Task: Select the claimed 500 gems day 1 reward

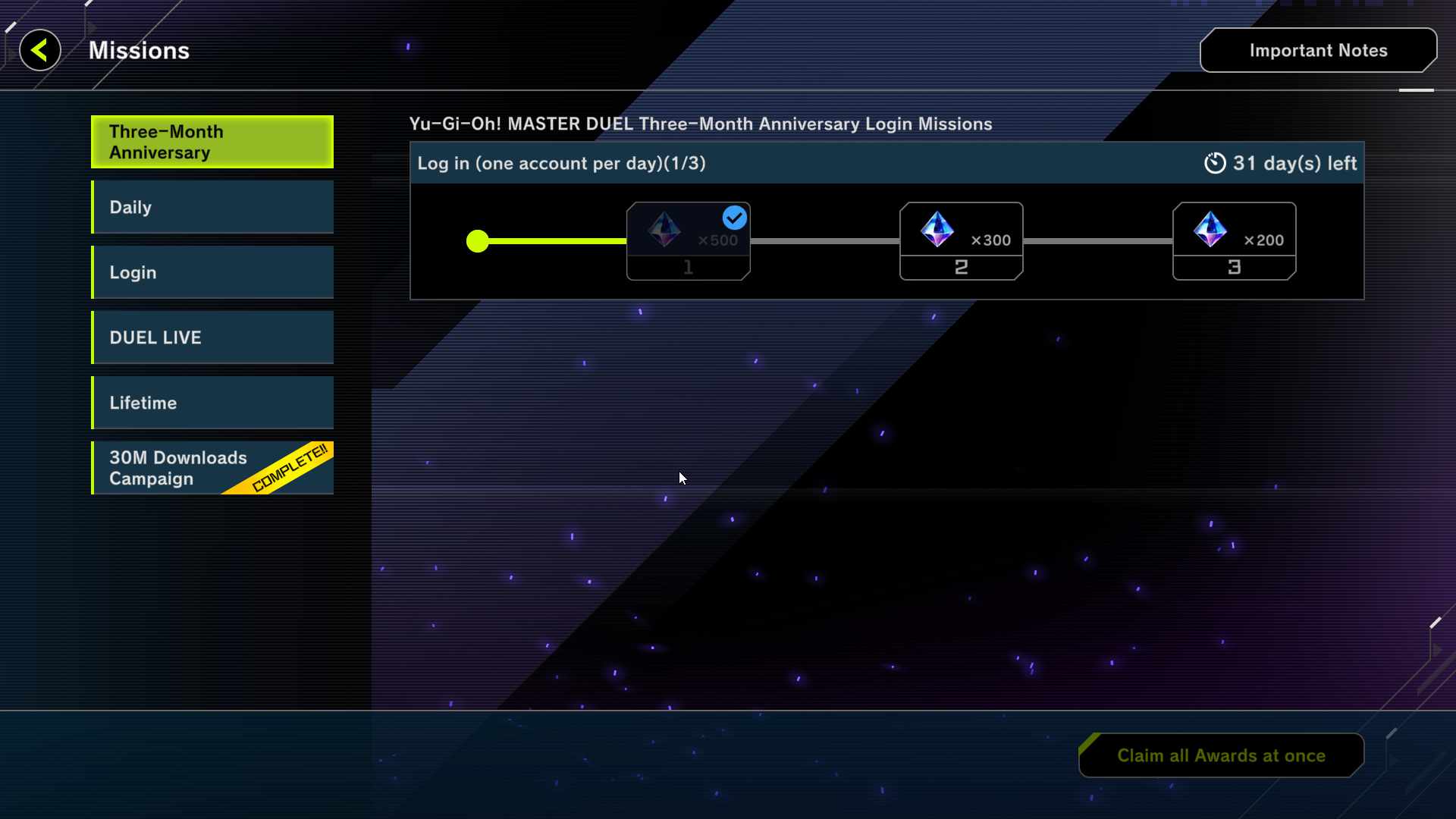Action: coord(688,240)
